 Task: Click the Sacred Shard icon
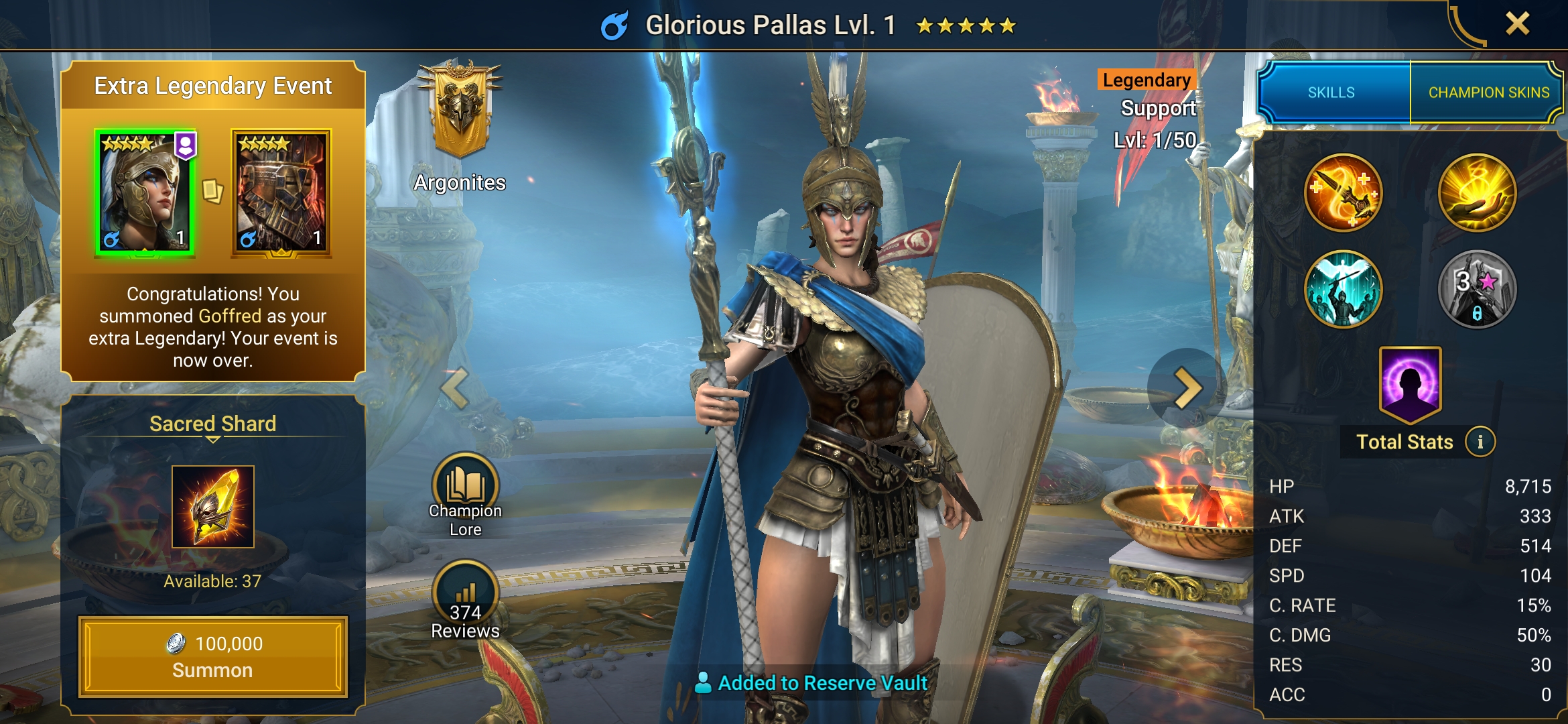click(x=213, y=507)
